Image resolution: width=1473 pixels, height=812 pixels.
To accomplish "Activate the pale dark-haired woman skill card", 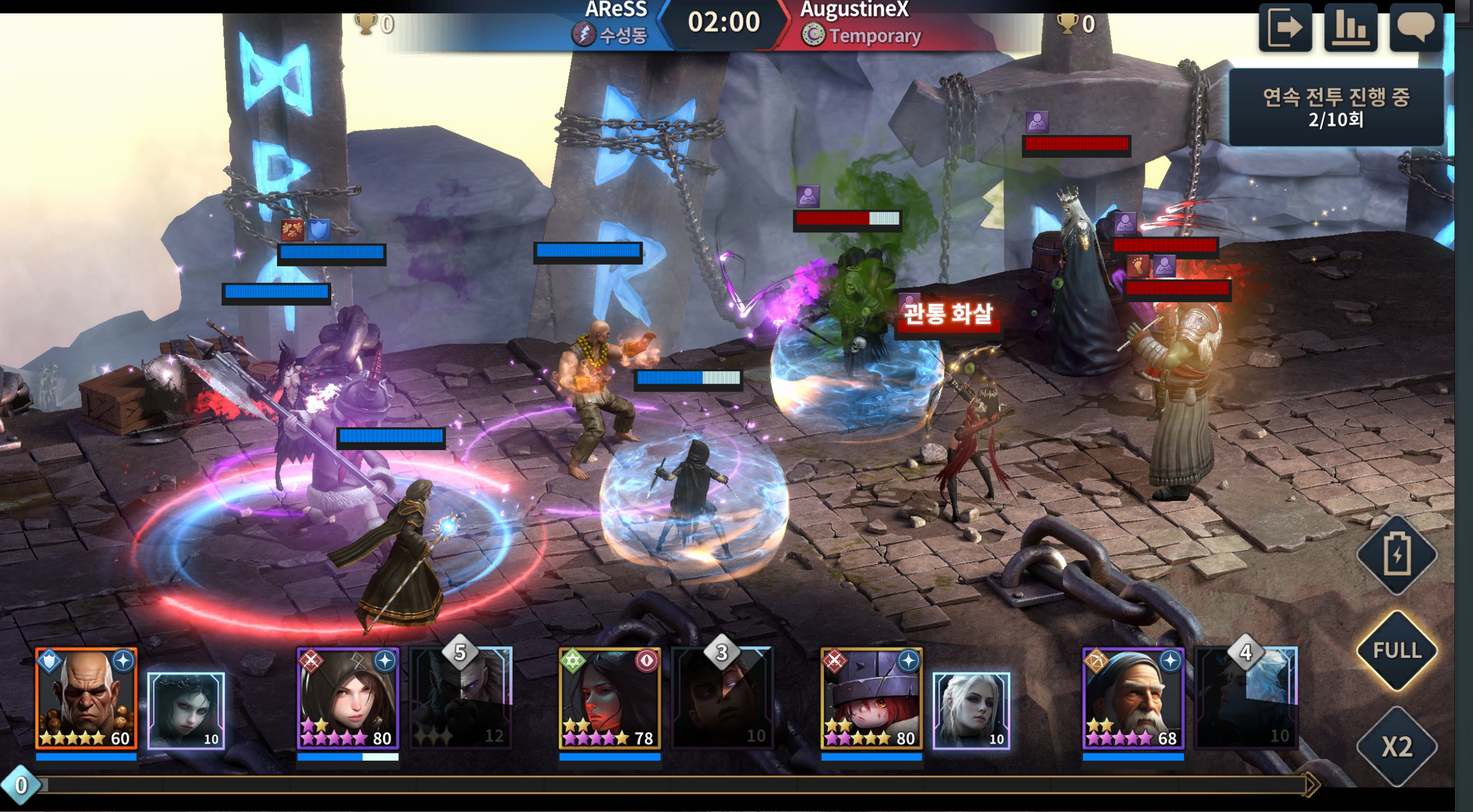I will (x=187, y=710).
